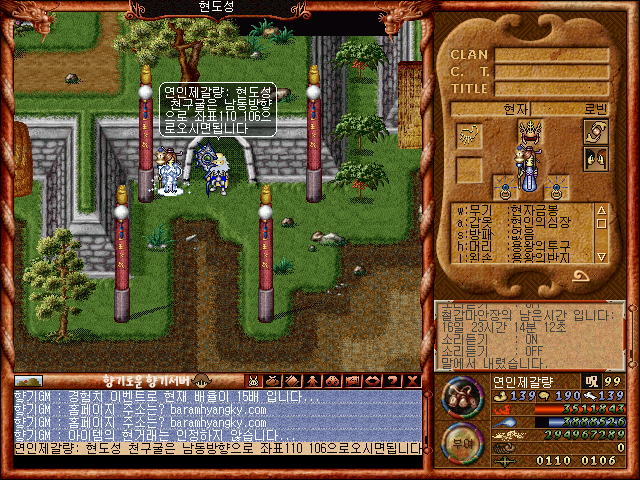Click the TITLE field
The height and width of the screenshot is (480, 640).
click(x=552, y=88)
